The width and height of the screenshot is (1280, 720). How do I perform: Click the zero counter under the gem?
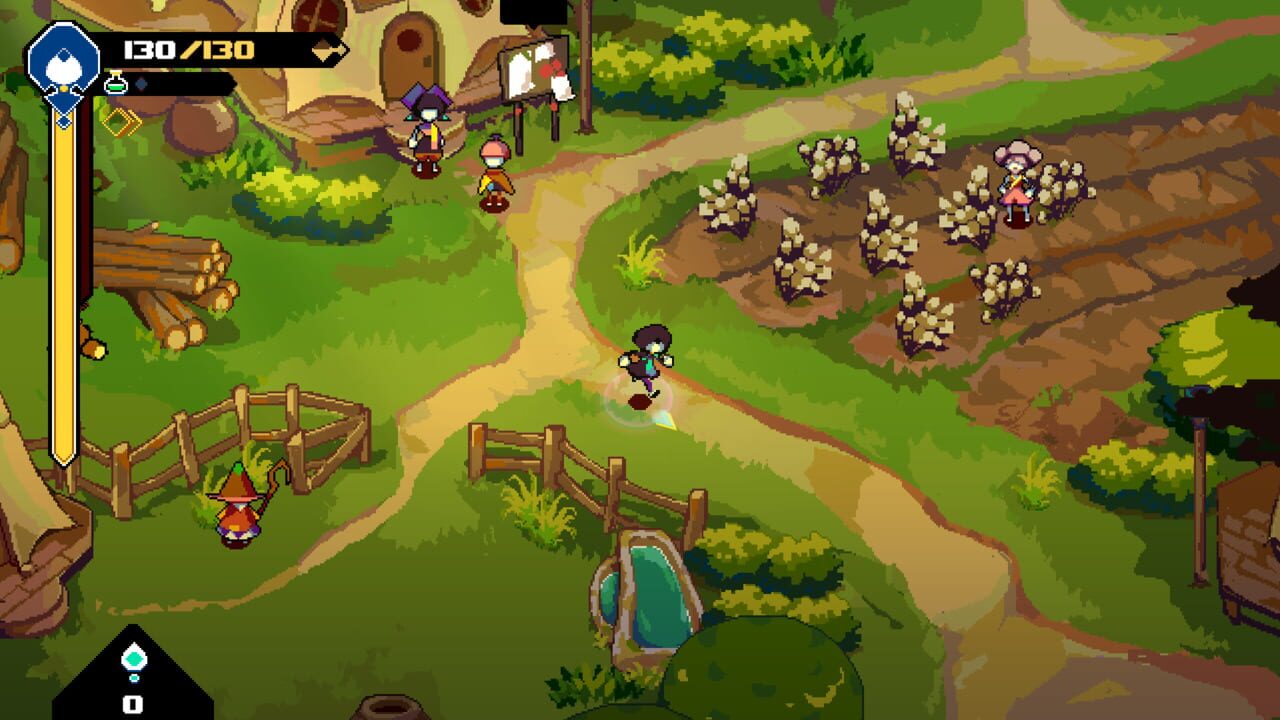tap(132, 703)
